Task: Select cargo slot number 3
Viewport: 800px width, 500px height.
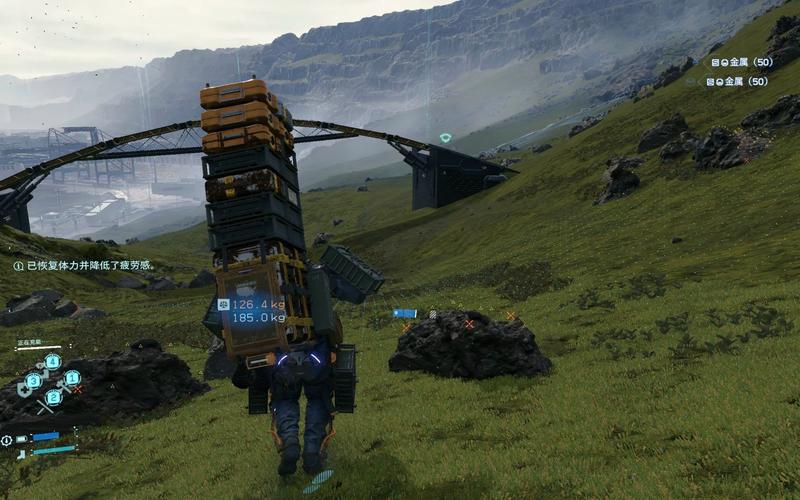Action: [34, 380]
